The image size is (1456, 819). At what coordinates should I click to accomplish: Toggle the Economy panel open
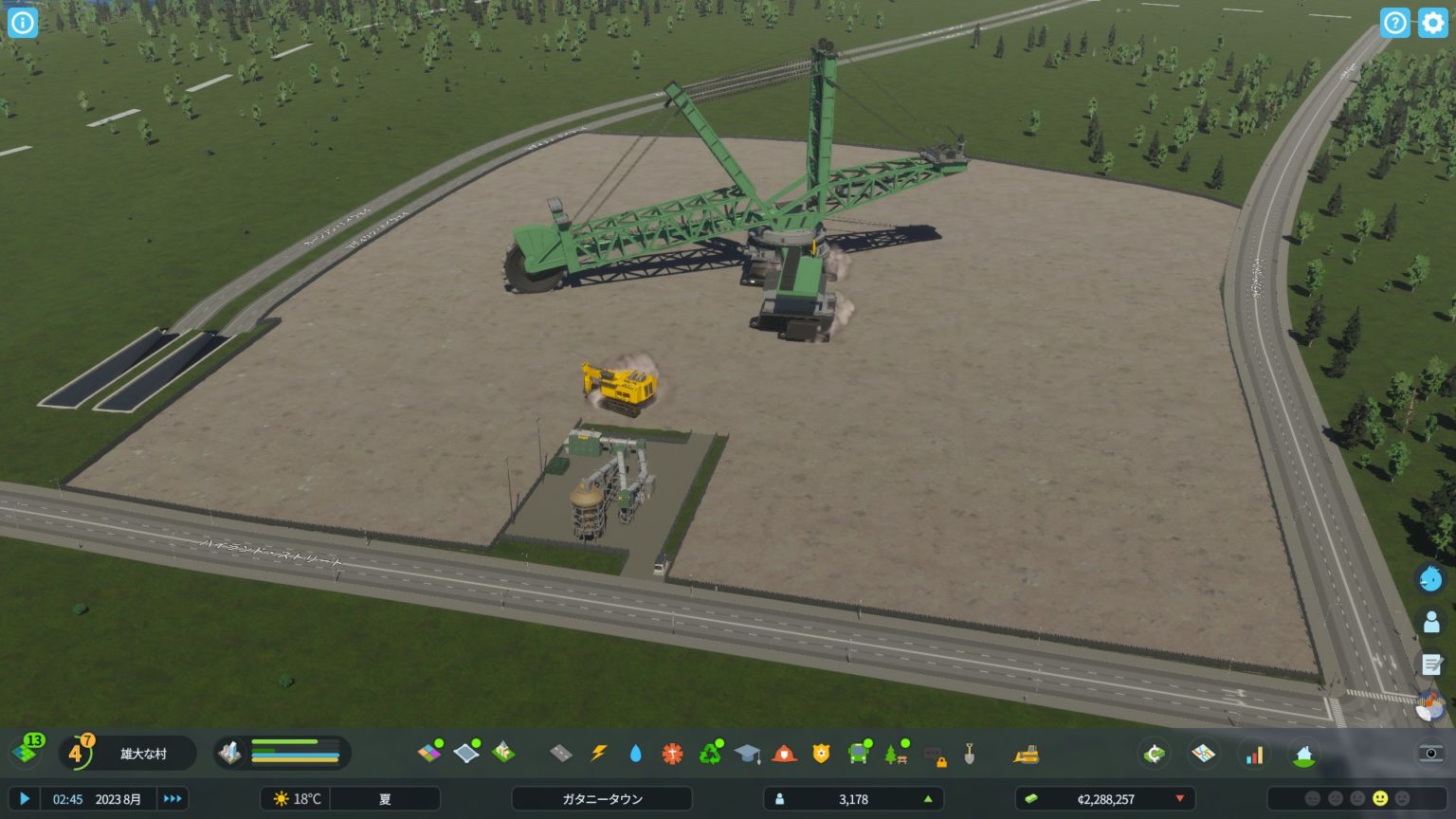tap(1155, 754)
